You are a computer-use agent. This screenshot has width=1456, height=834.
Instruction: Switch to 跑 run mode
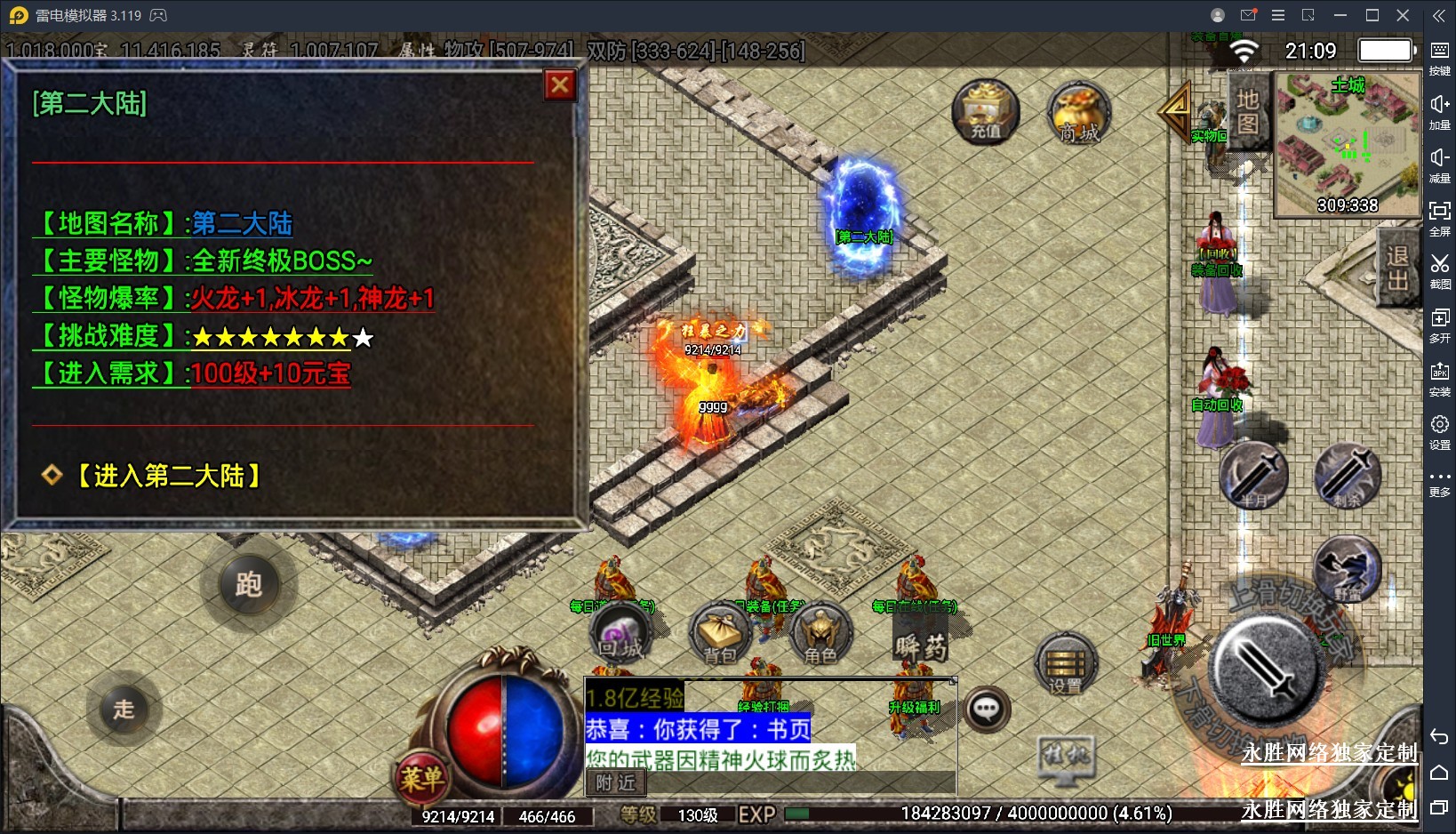248,584
